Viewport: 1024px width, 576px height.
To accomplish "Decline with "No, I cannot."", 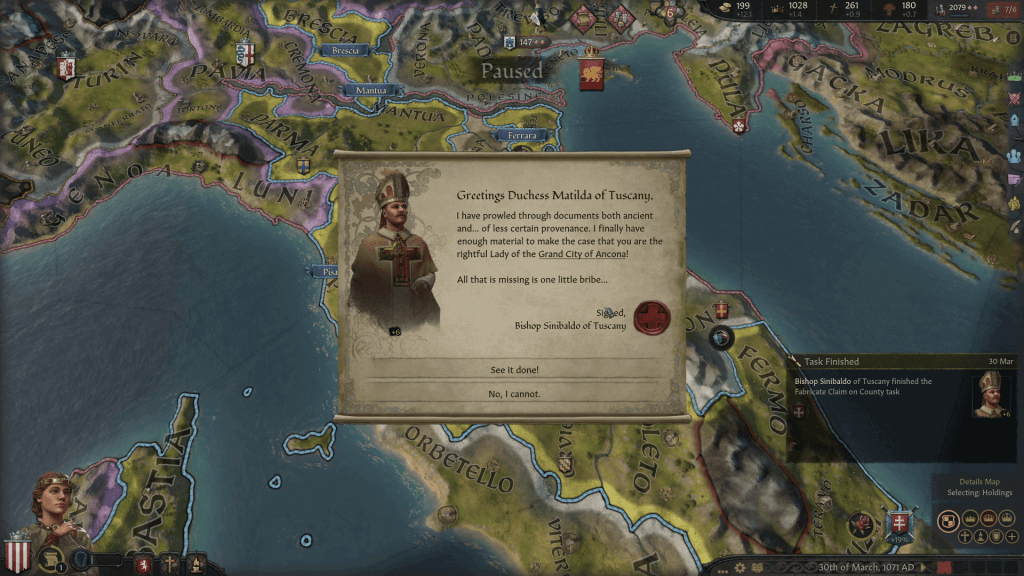I will point(514,394).
